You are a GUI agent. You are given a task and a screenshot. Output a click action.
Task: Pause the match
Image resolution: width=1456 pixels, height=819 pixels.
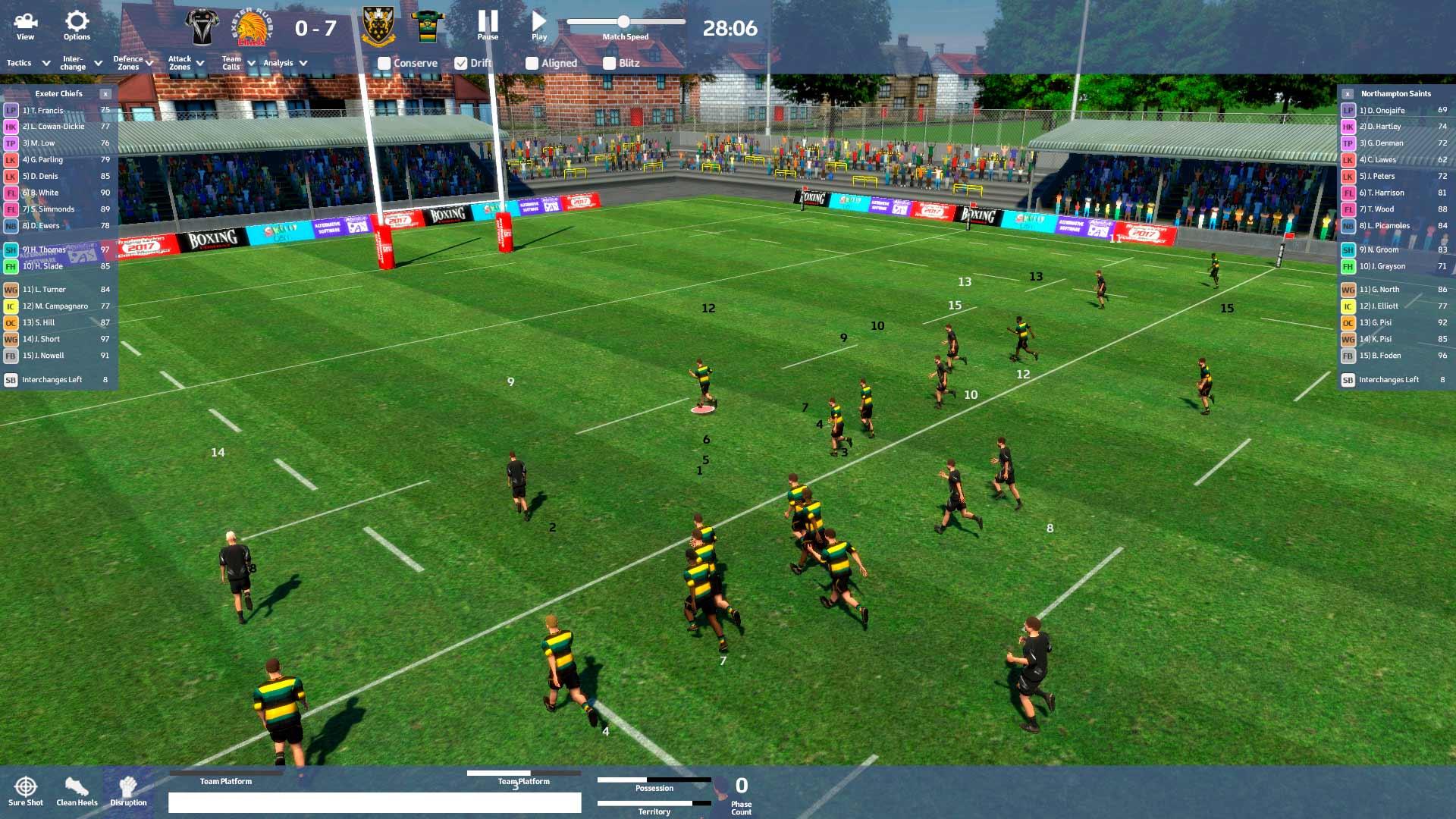(x=488, y=25)
